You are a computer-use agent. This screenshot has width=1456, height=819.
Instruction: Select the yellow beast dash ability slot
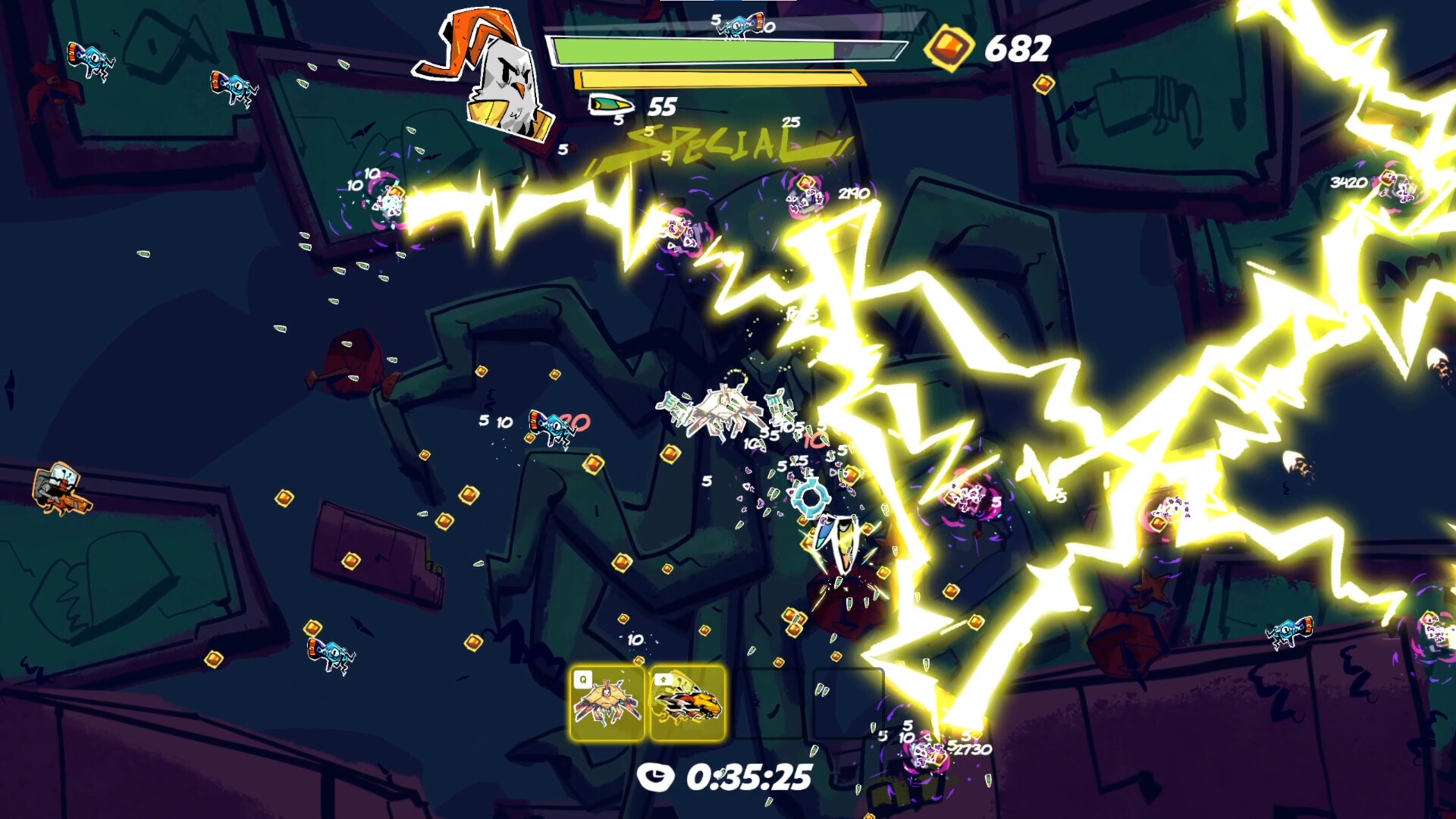click(687, 703)
